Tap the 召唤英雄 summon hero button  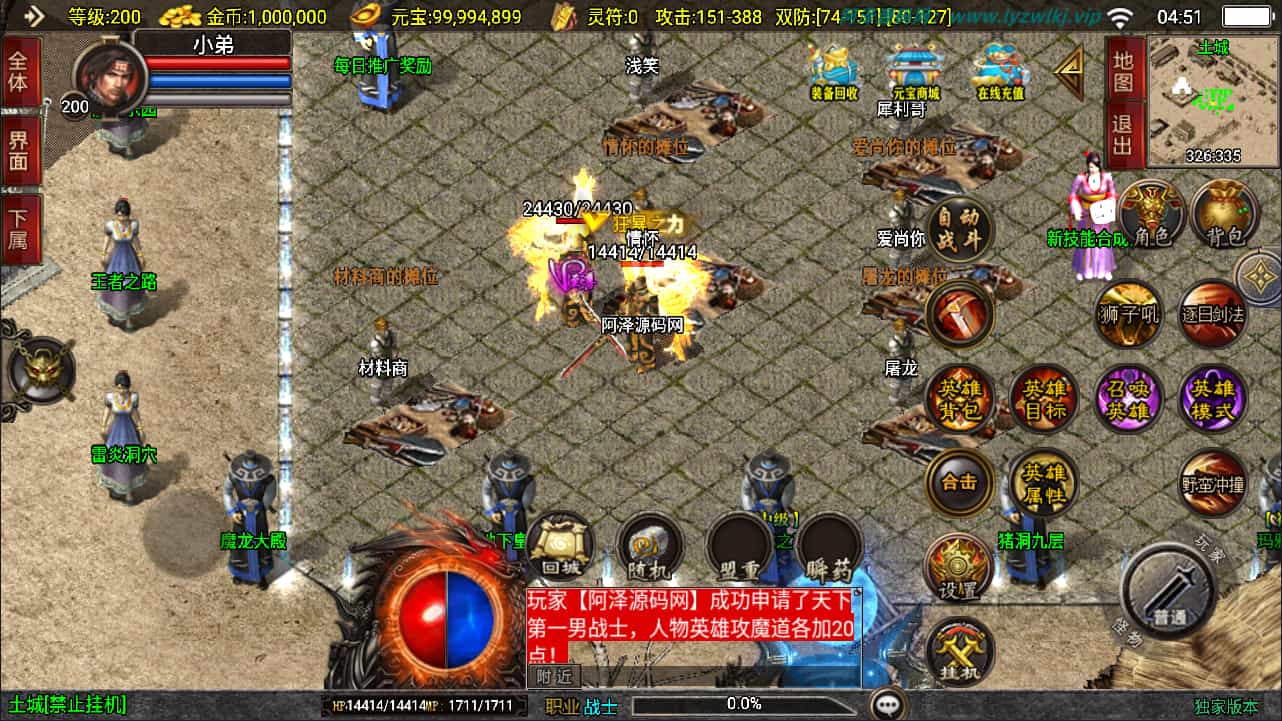click(1129, 400)
